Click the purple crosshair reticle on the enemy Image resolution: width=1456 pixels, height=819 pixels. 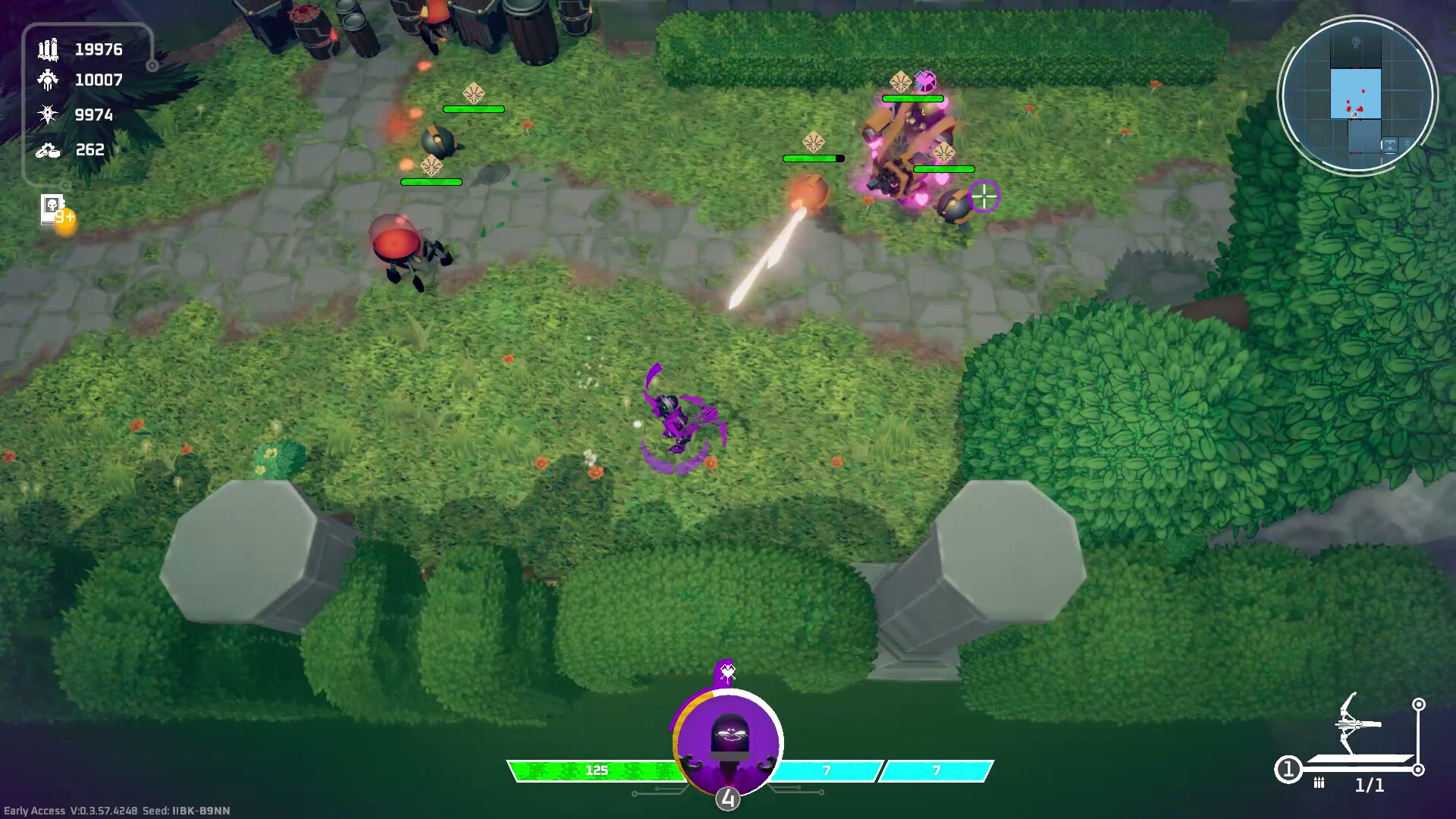(x=984, y=197)
